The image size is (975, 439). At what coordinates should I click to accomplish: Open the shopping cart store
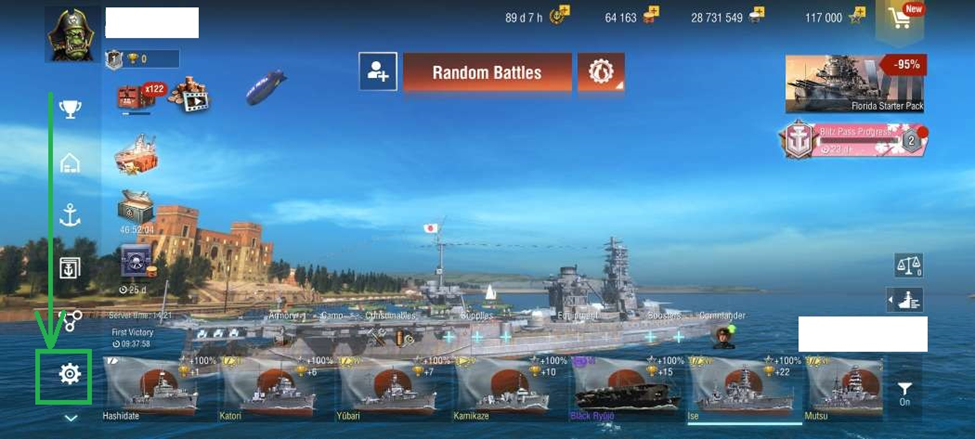pyautogui.click(x=902, y=18)
